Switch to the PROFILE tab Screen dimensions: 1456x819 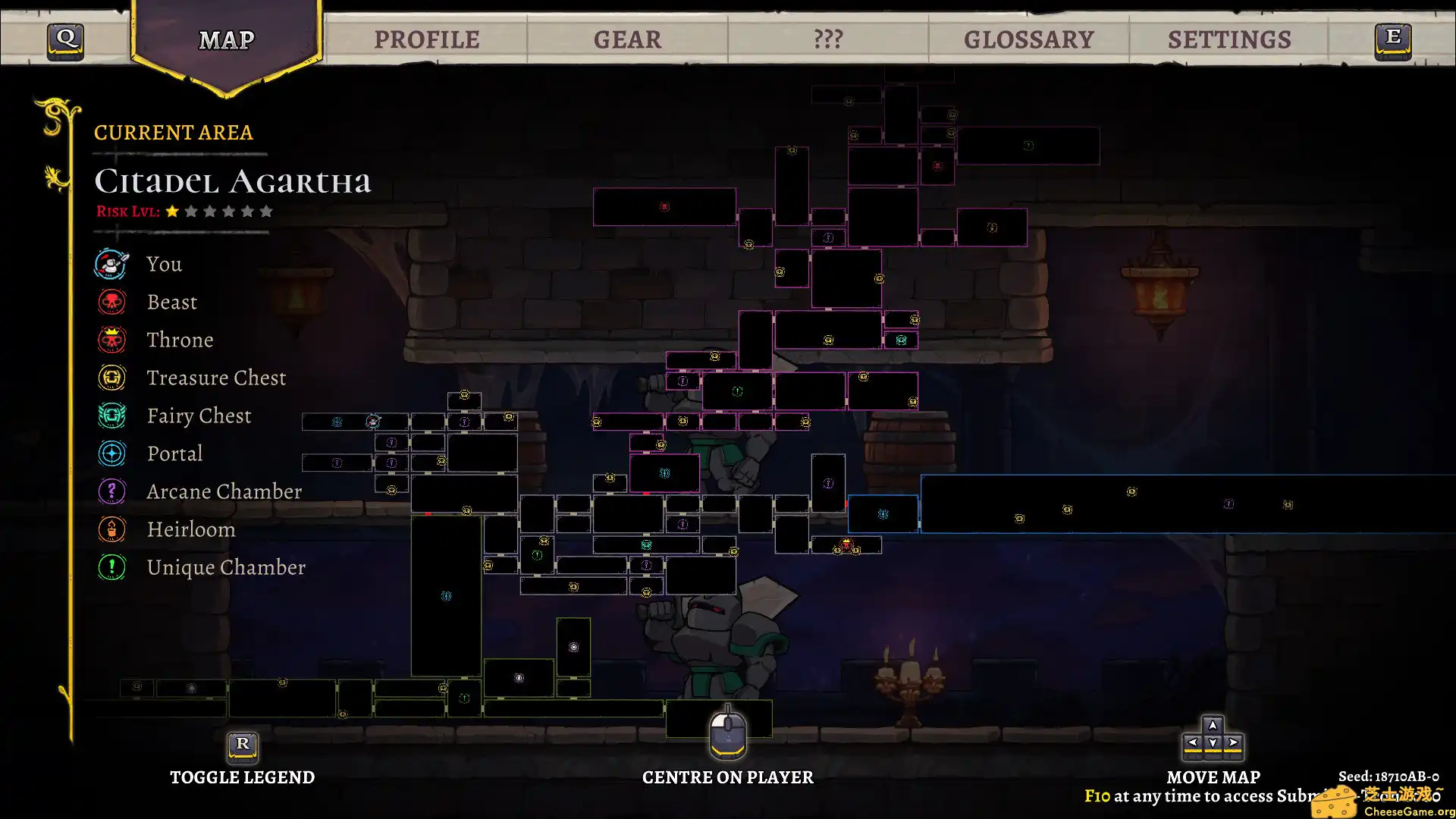click(428, 39)
